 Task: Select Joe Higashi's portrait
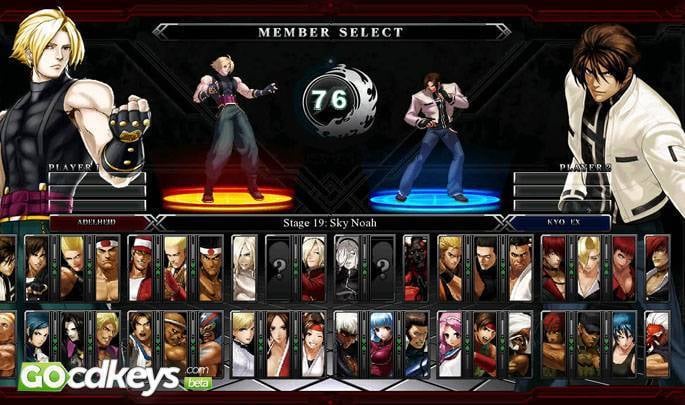tap(210, 268)
